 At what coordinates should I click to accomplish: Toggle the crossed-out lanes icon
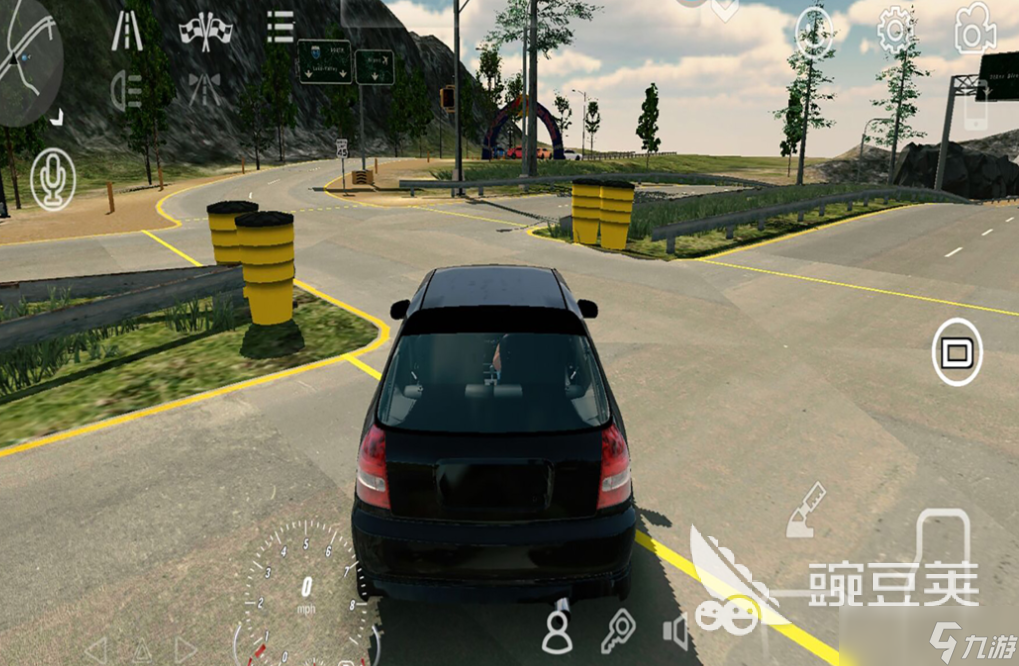[x=204, y=90]
